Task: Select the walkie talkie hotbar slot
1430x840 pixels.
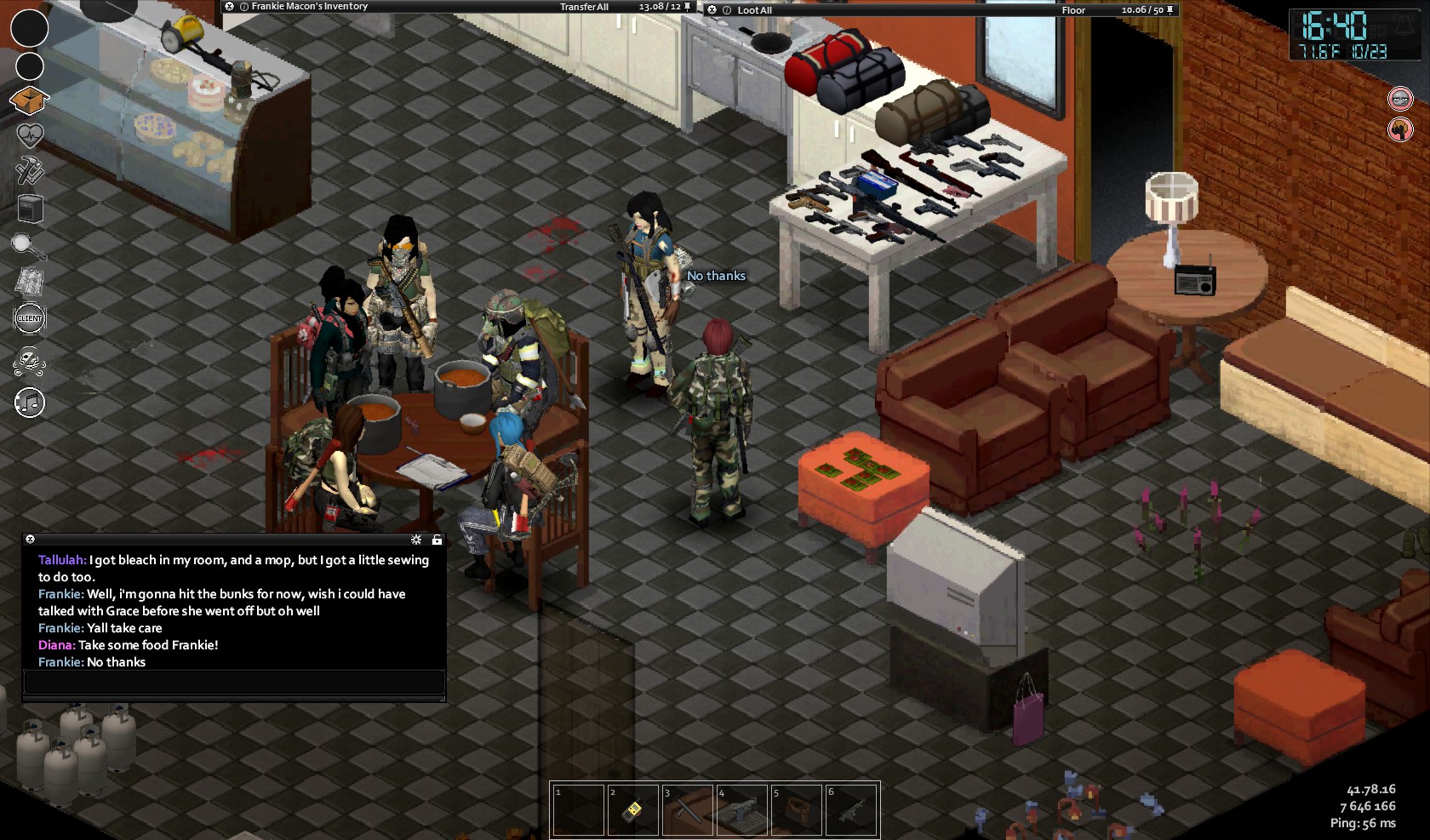Action: point(632,809)
